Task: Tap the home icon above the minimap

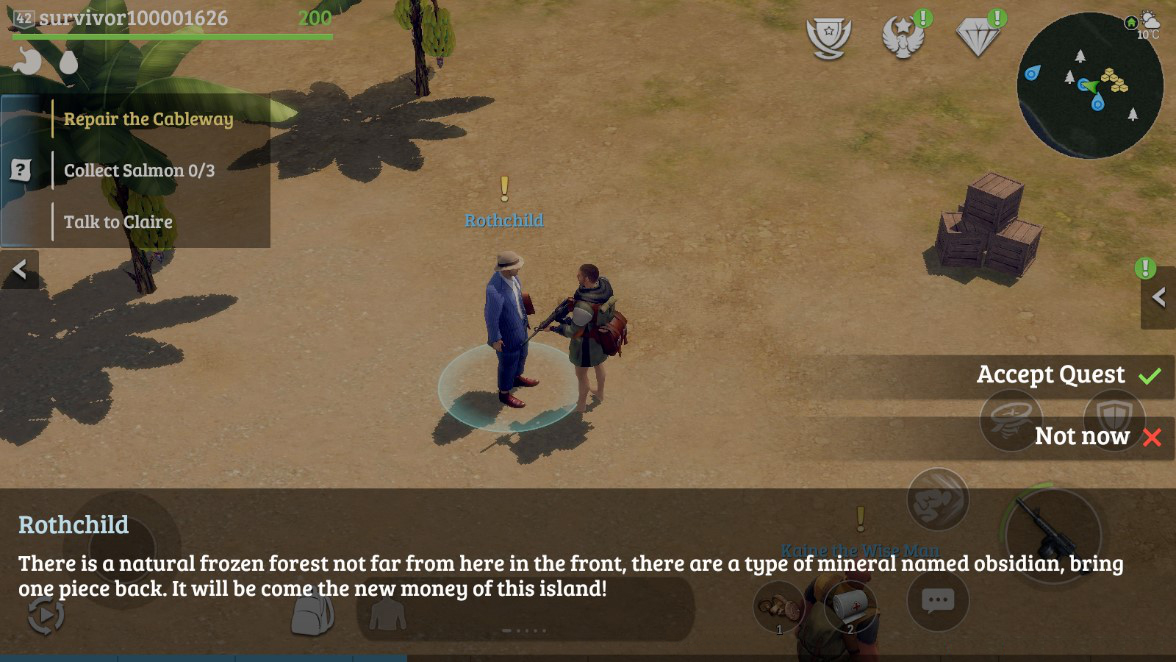Action: point(1131,22)
